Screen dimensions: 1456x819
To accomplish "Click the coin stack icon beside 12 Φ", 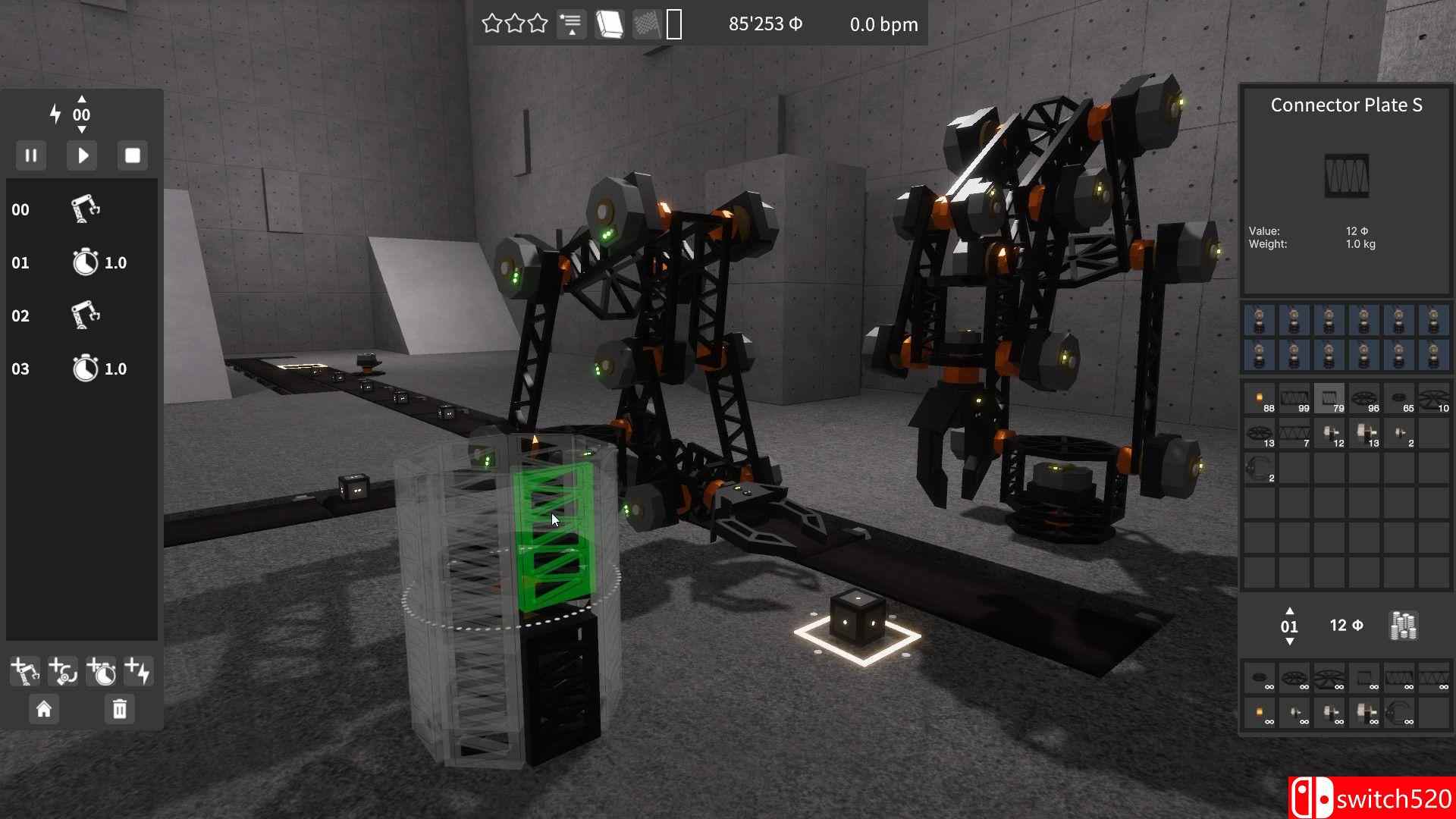I will coord(1401,626).
